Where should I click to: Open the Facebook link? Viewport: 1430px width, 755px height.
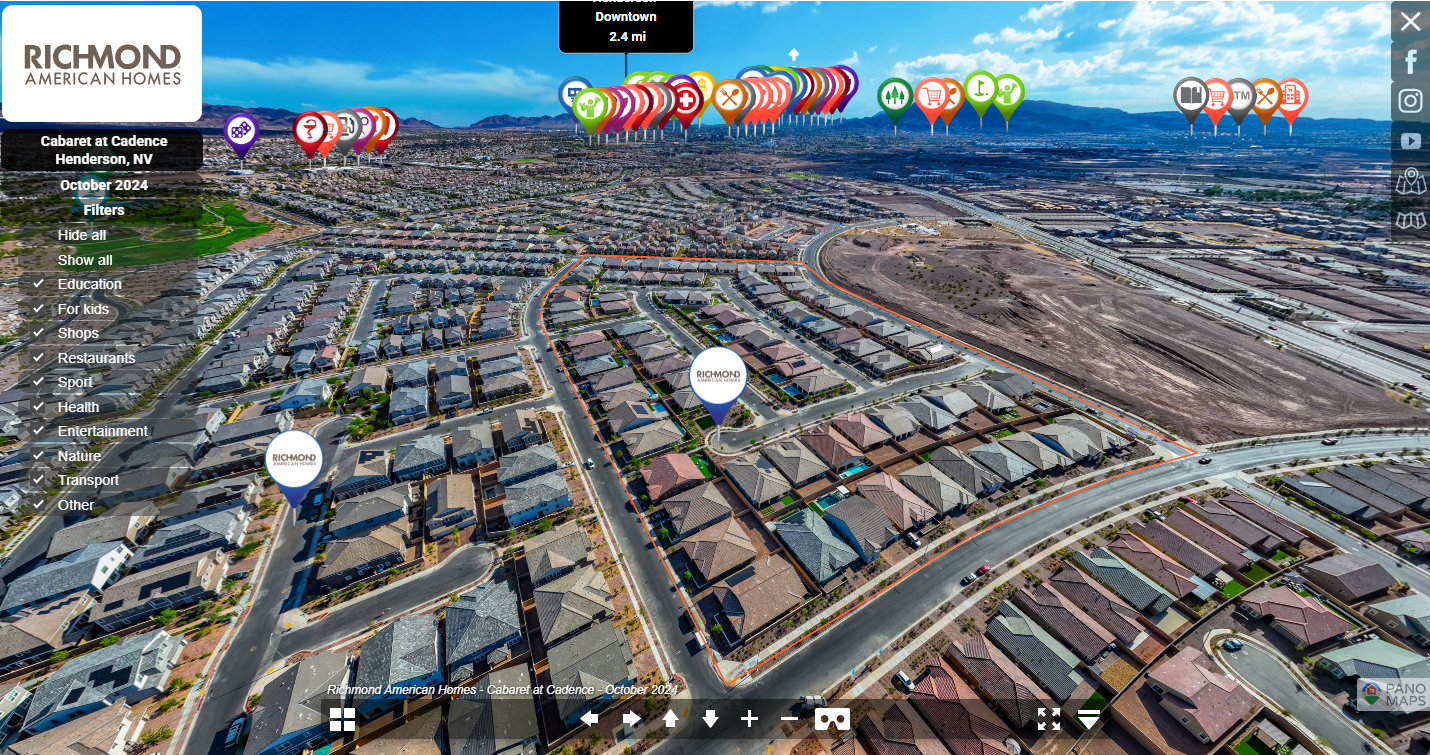coord(1410,62)
